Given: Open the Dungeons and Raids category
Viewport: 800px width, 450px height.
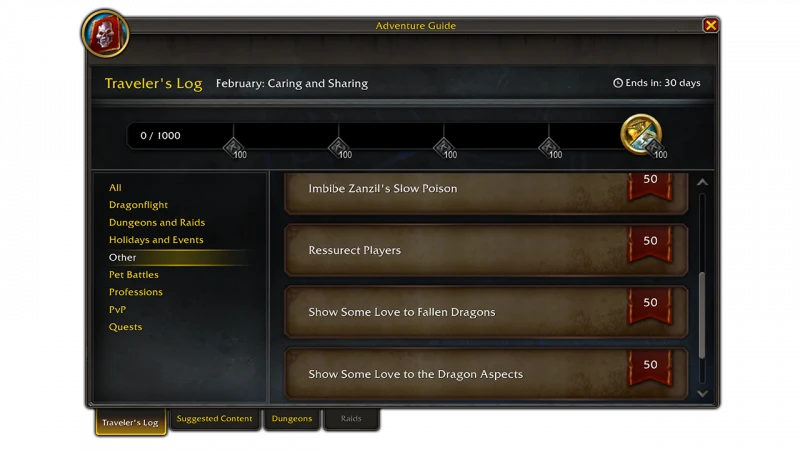Looking at the screenshot, I should [157, 223].
